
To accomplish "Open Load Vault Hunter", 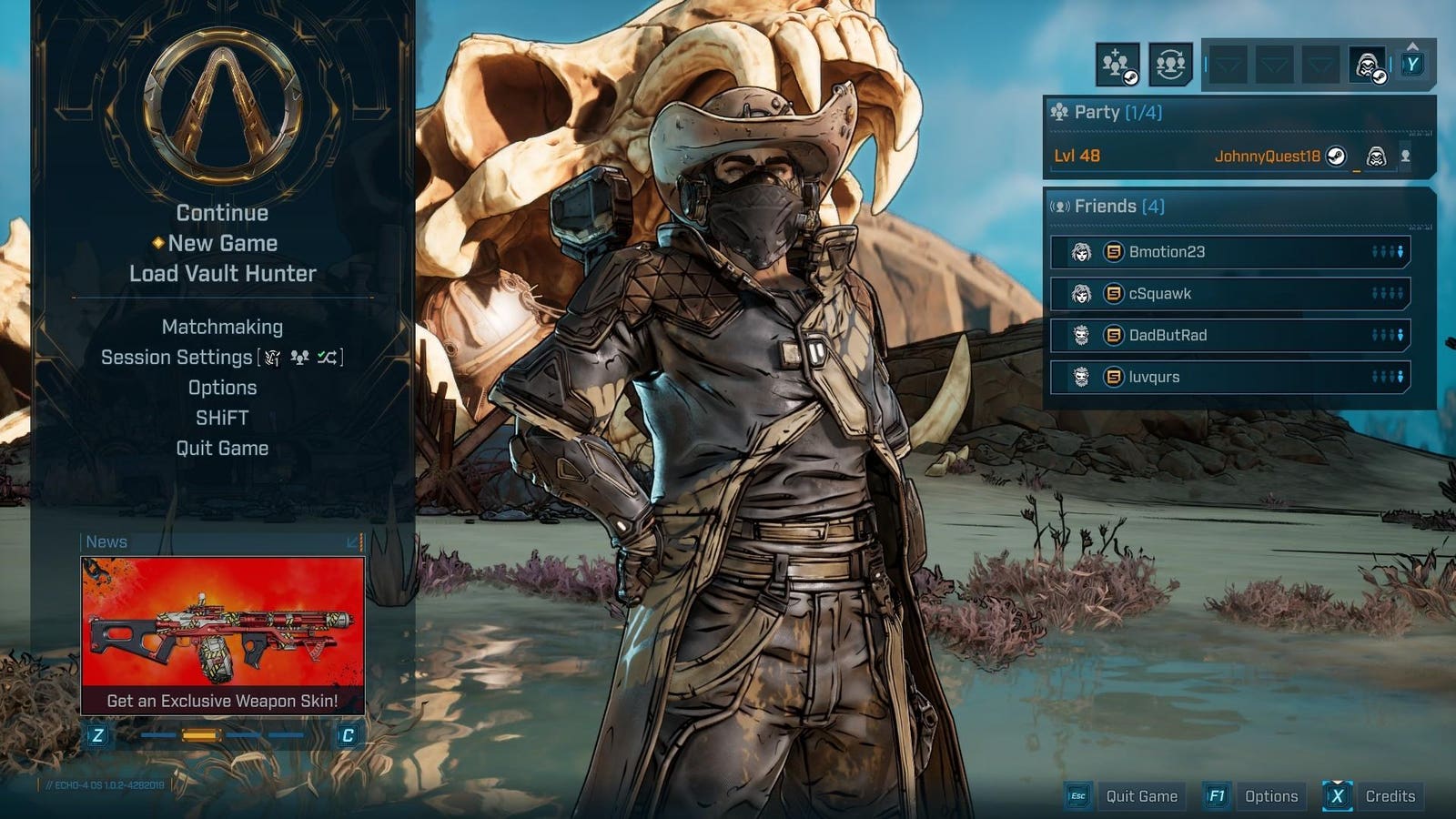I will [222, 273].
